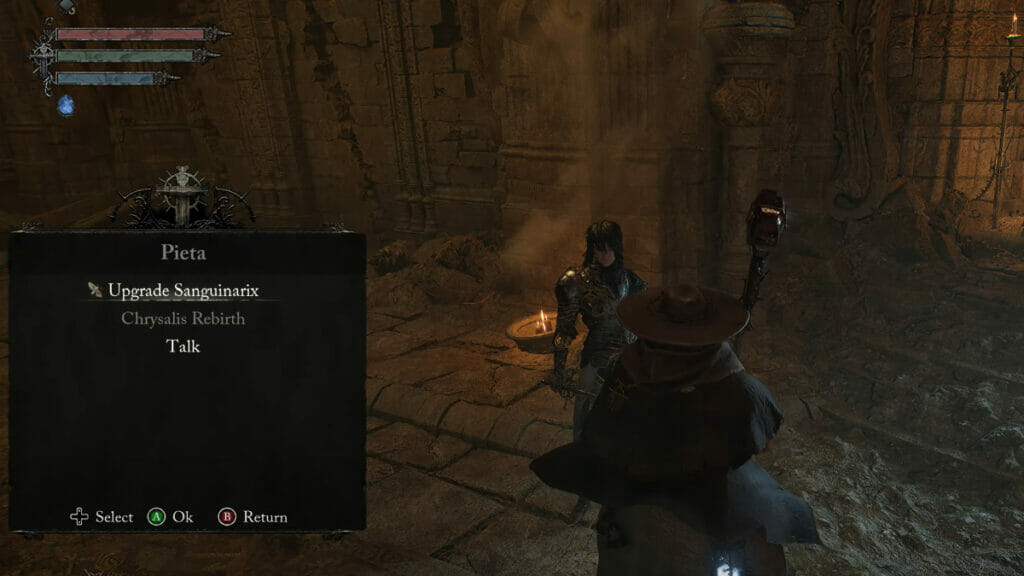Screen dimensions: 1024x576
Task: Choose the Chrysalis Rebirth entry
Action: point(183,319)
